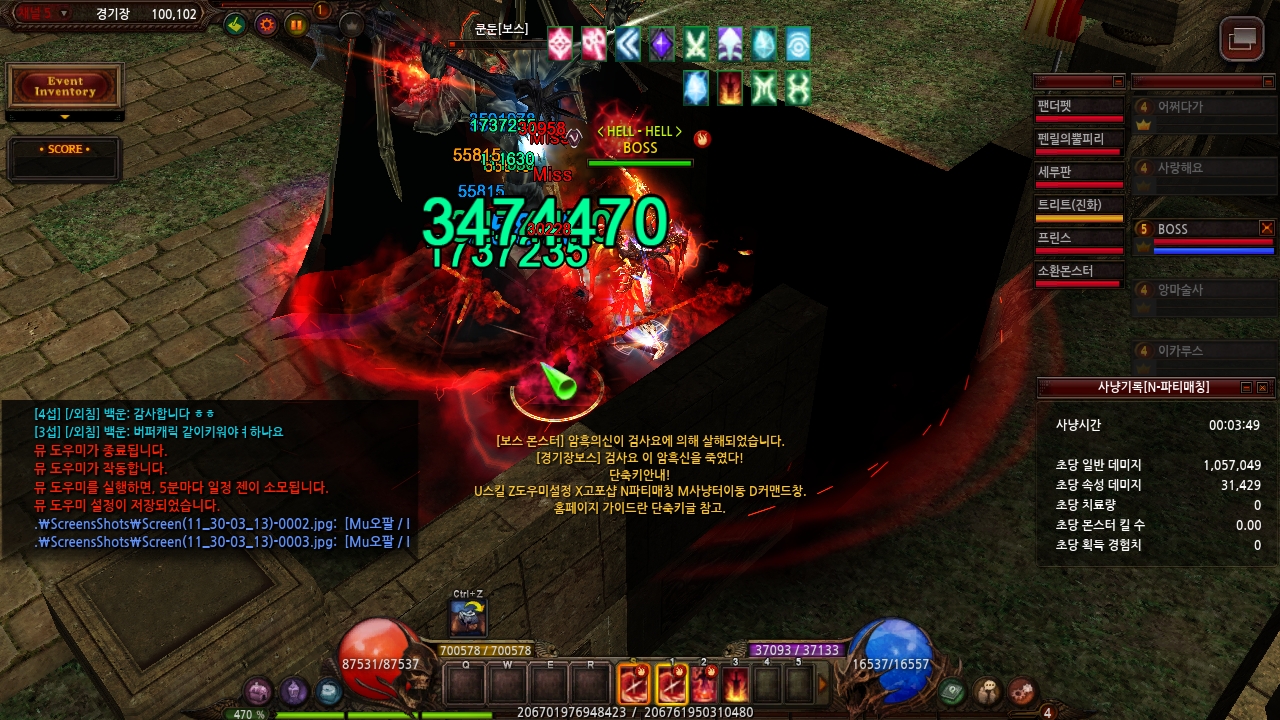
Task: Pause the auto-hunt helper
Action: point(297,25)
